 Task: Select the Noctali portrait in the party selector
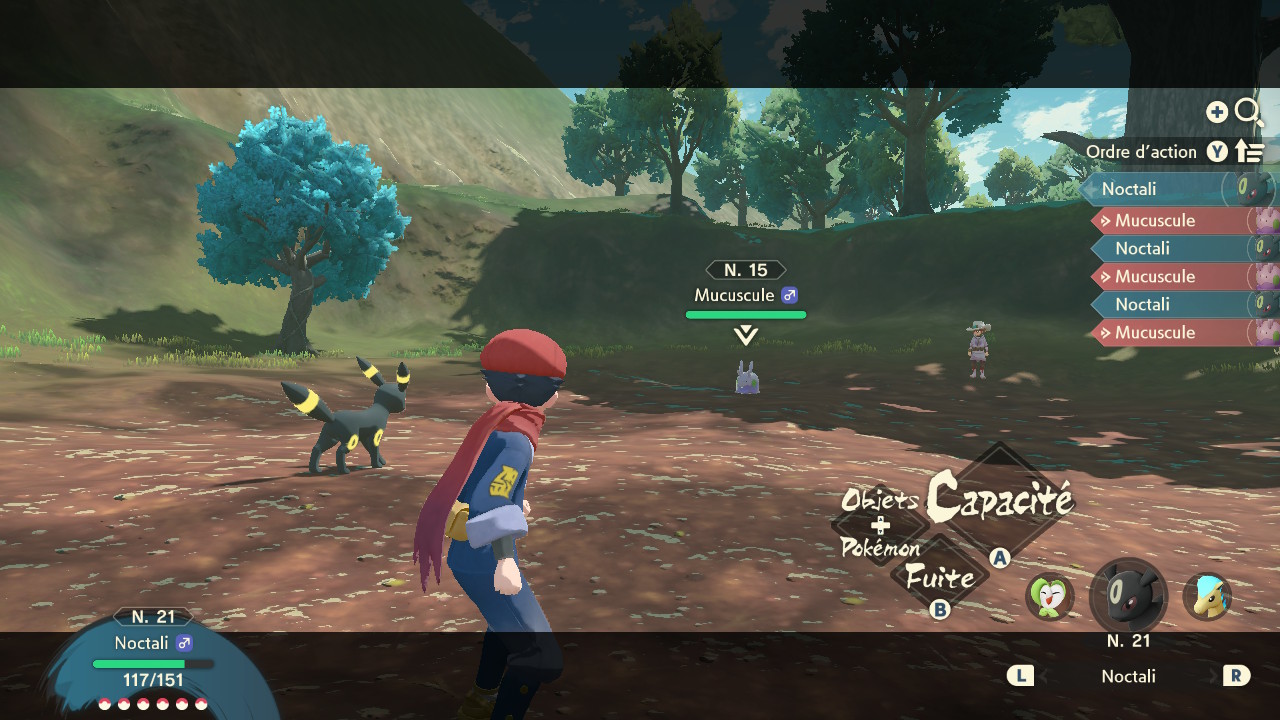tap(1128, 597)
